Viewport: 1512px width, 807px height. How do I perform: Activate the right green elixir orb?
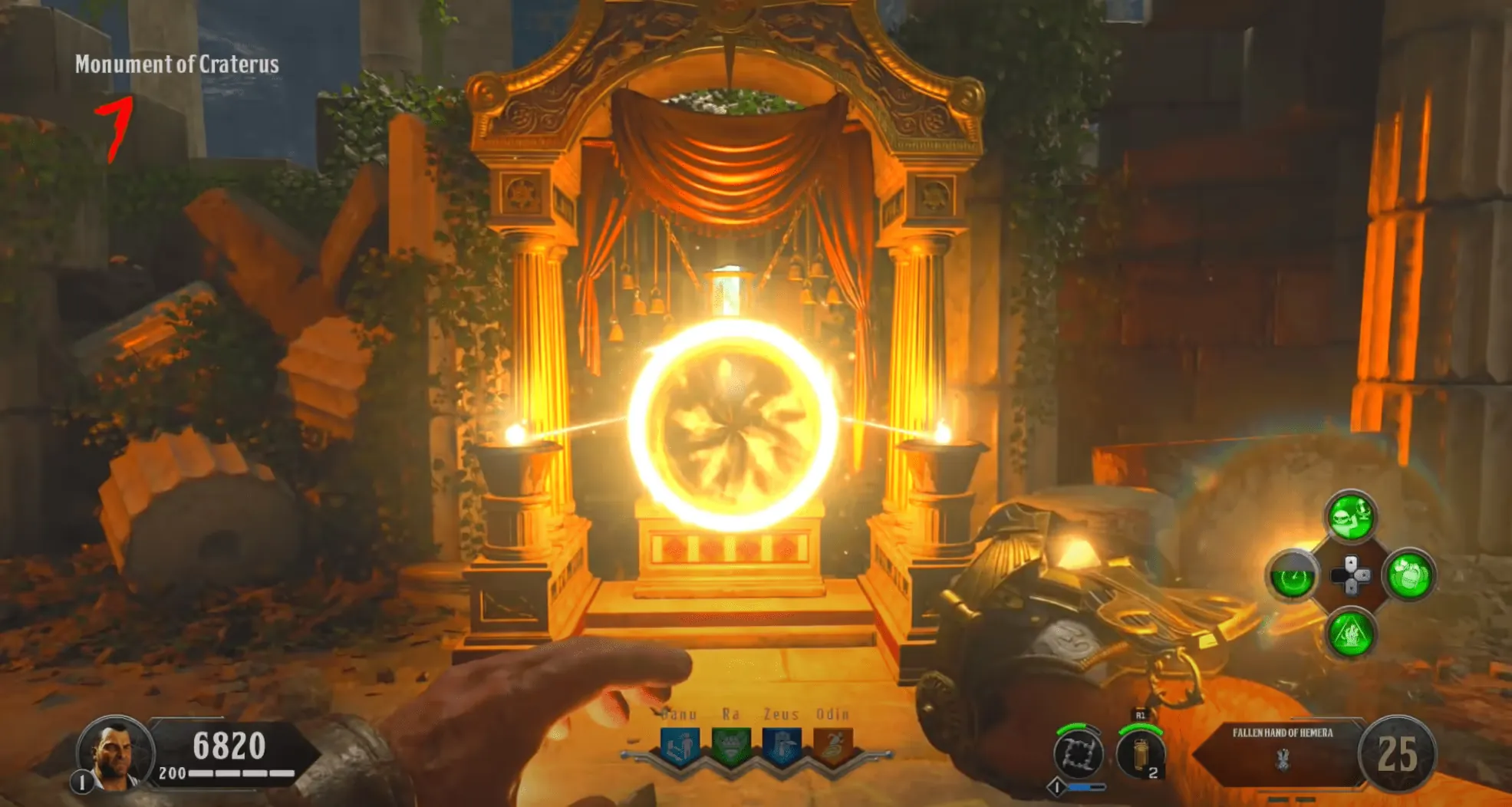[x=1409, y=576]
